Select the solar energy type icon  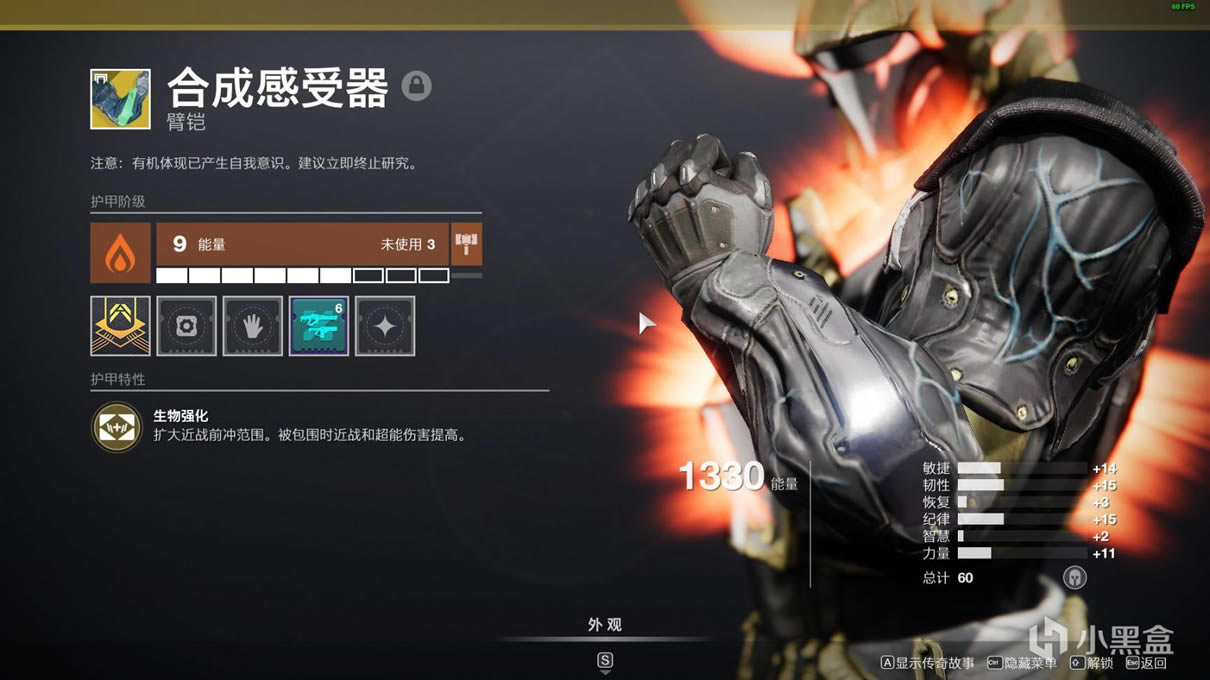120,253
